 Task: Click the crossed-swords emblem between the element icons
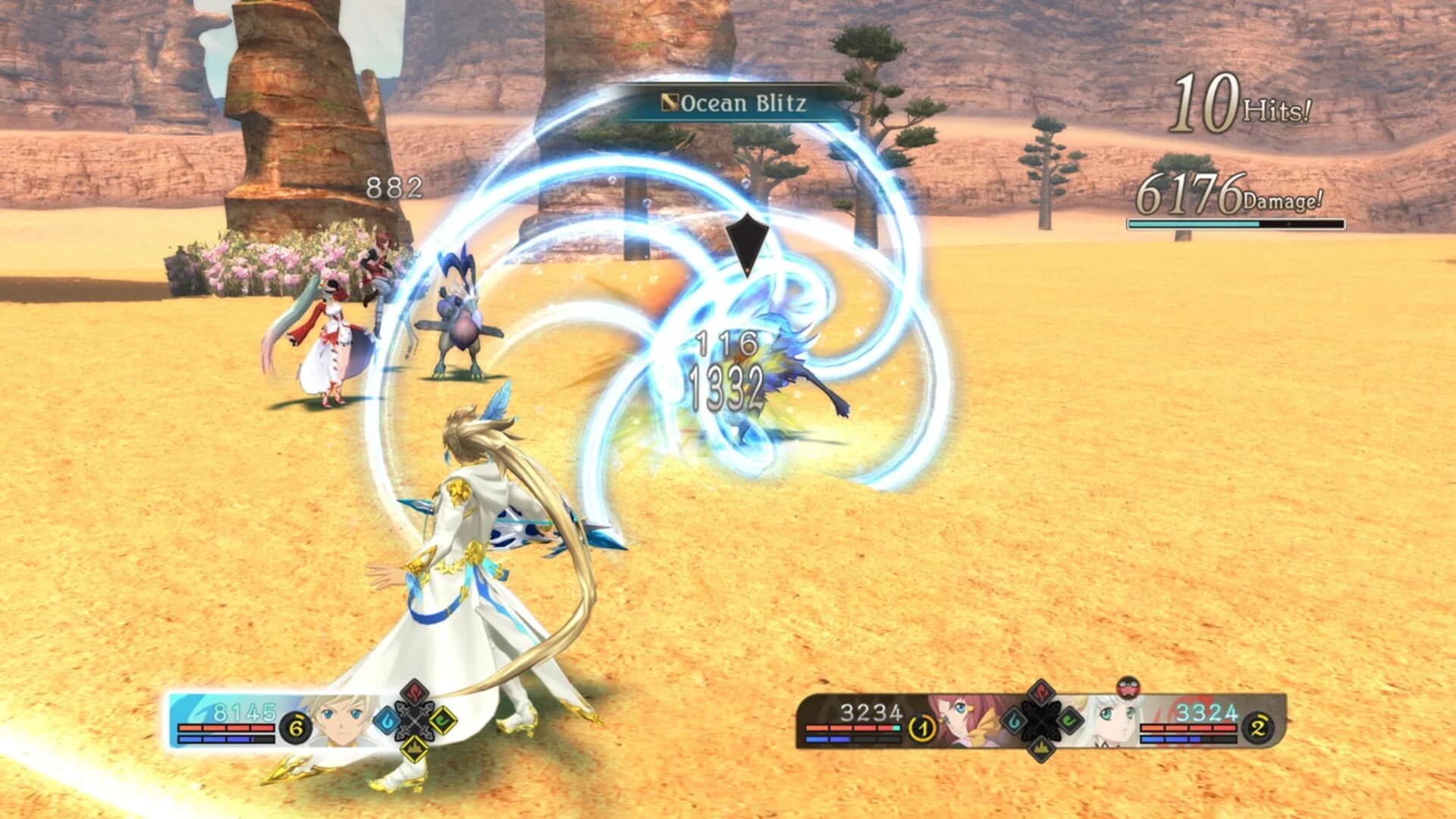414,721
